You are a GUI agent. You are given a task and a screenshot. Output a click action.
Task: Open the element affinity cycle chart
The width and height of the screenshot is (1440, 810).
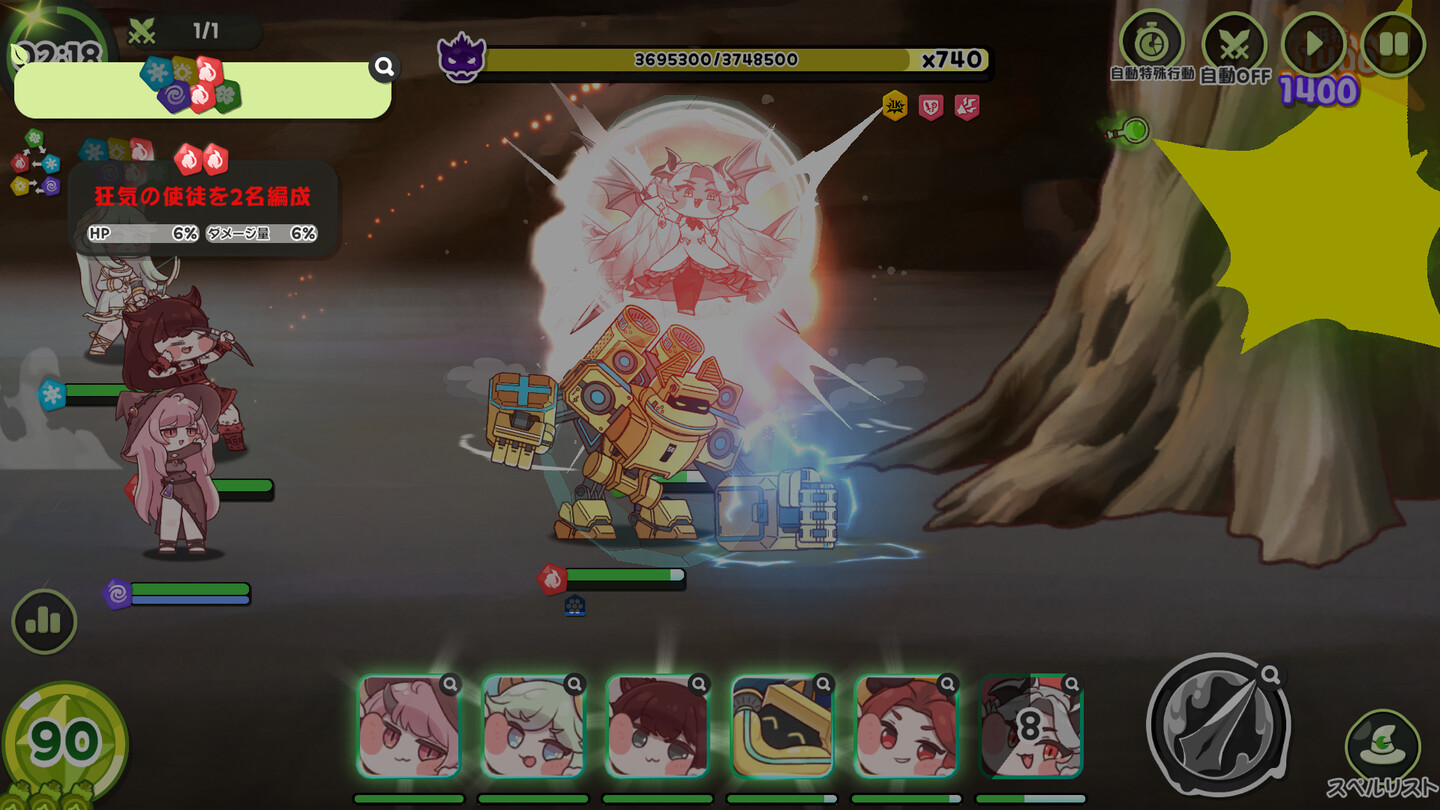(x=35, y=164)
